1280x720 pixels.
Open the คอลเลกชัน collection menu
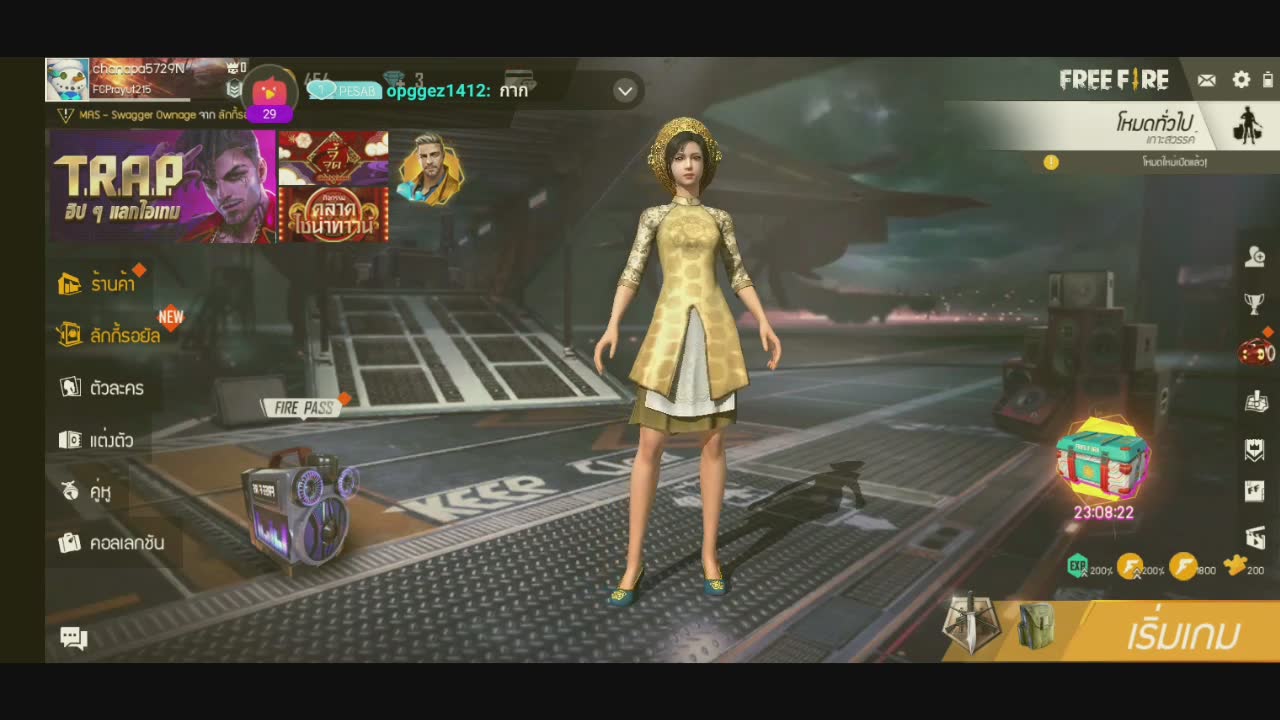pos(111,543)
